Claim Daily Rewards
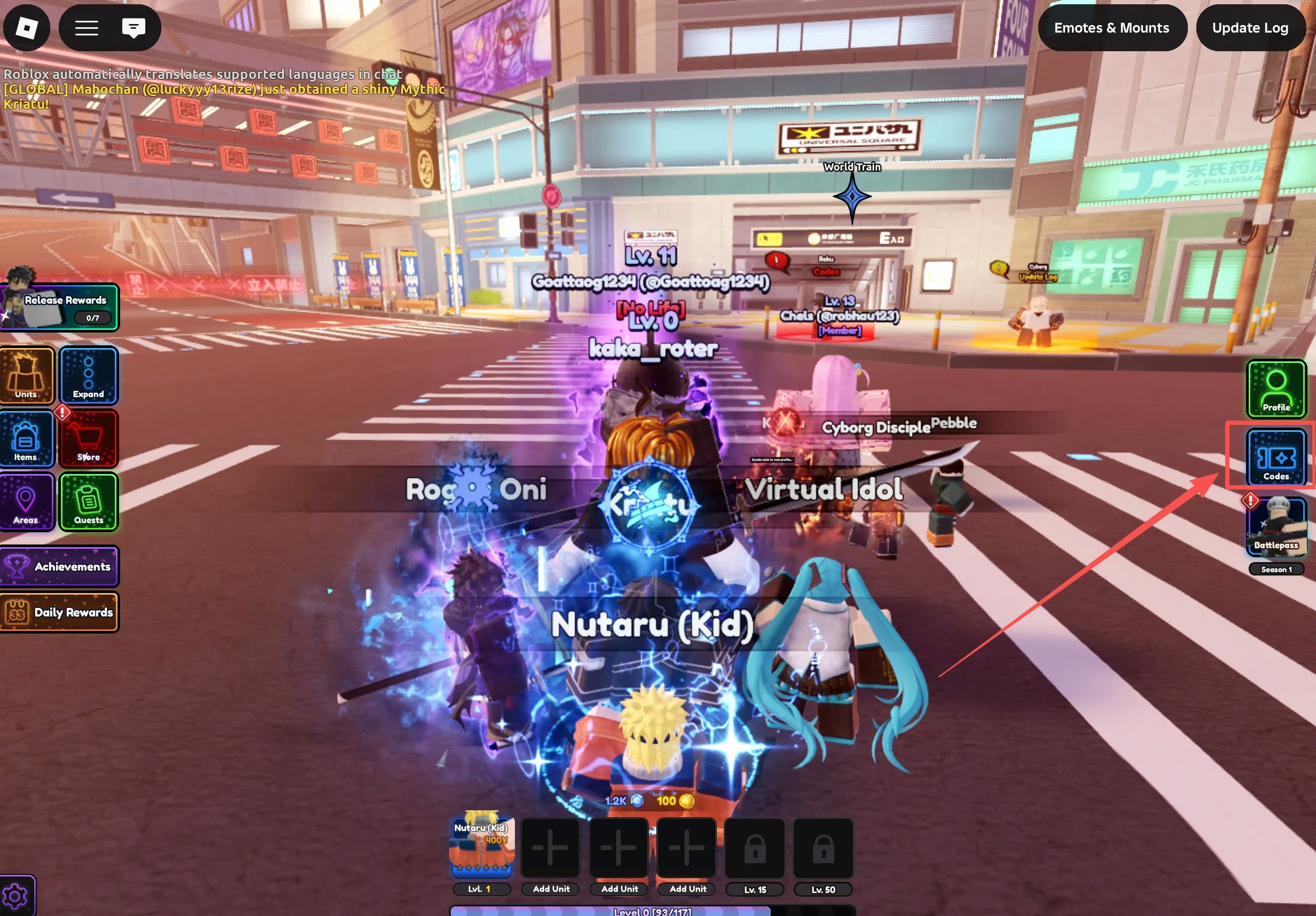The image size is (1316, 916). 60,612
